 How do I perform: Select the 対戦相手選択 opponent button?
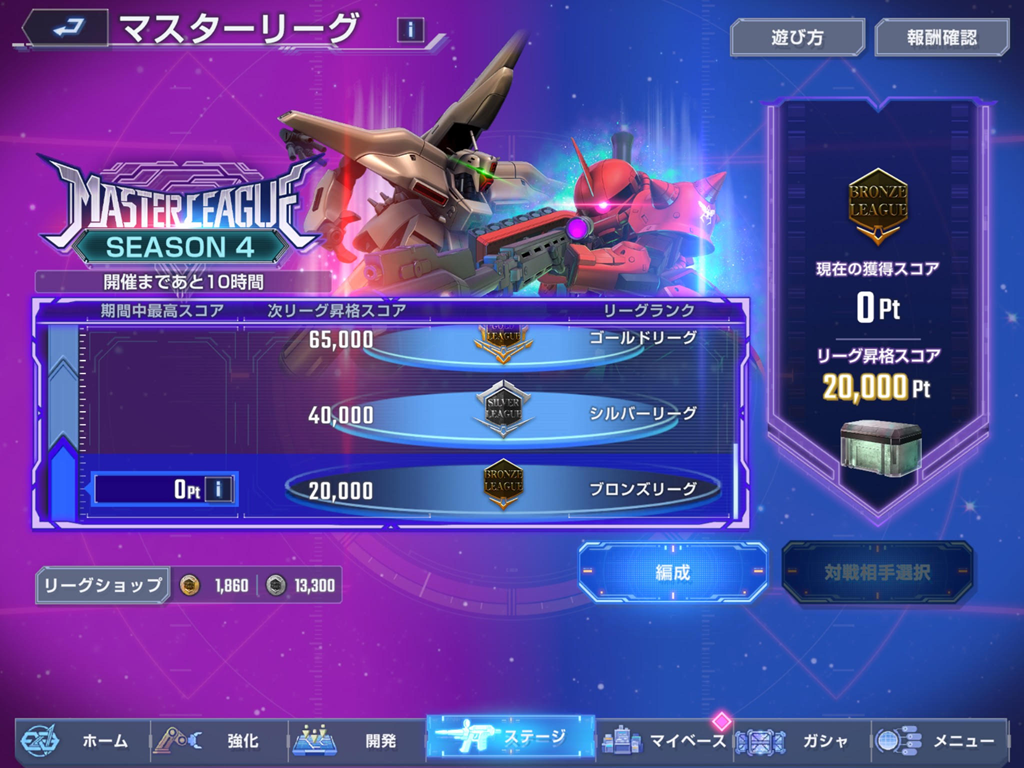[877, 573]
